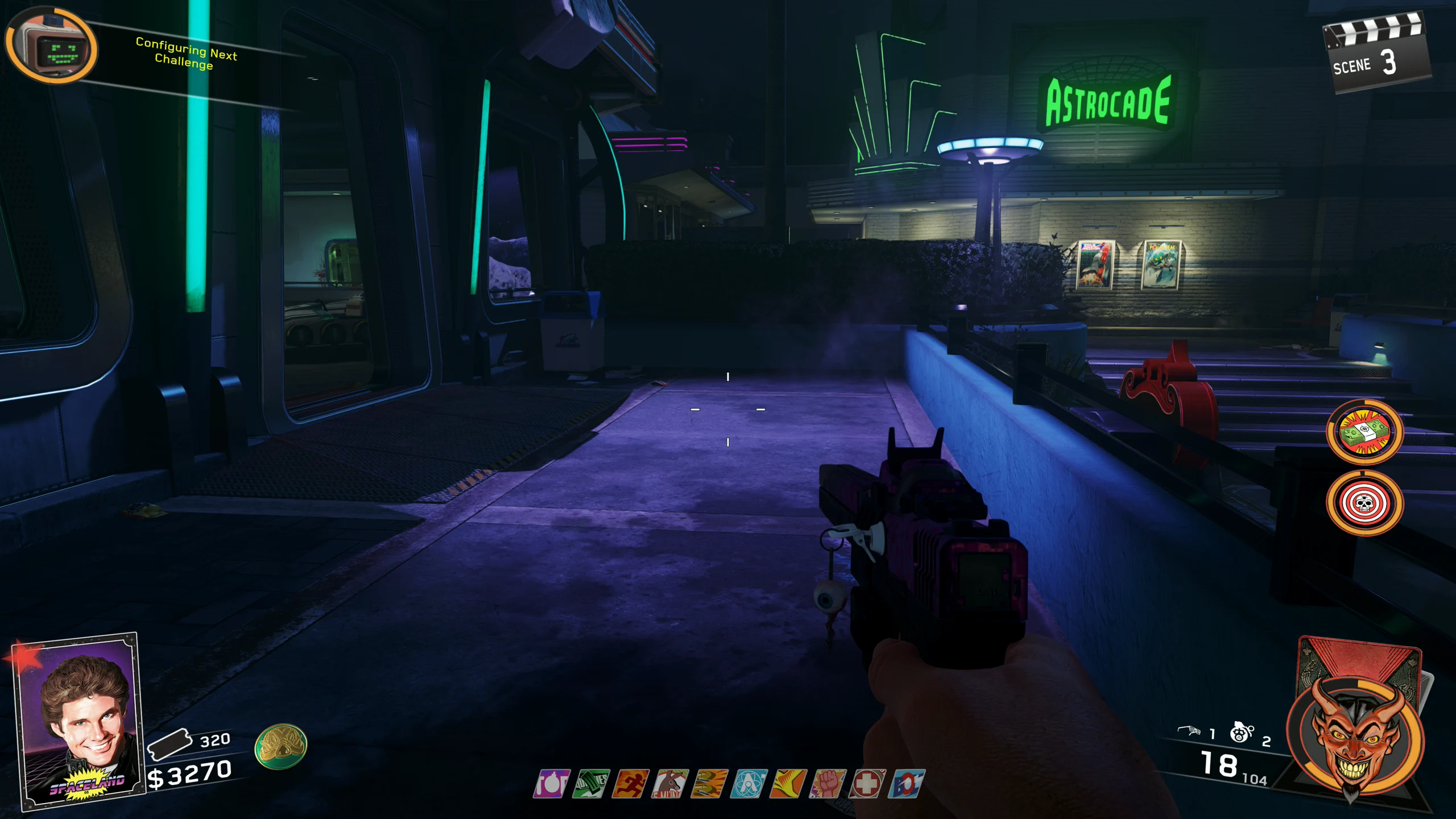The image size is (1456, 819).
Task: Click the ticket icon beside 320
Action: pos(169,743)
